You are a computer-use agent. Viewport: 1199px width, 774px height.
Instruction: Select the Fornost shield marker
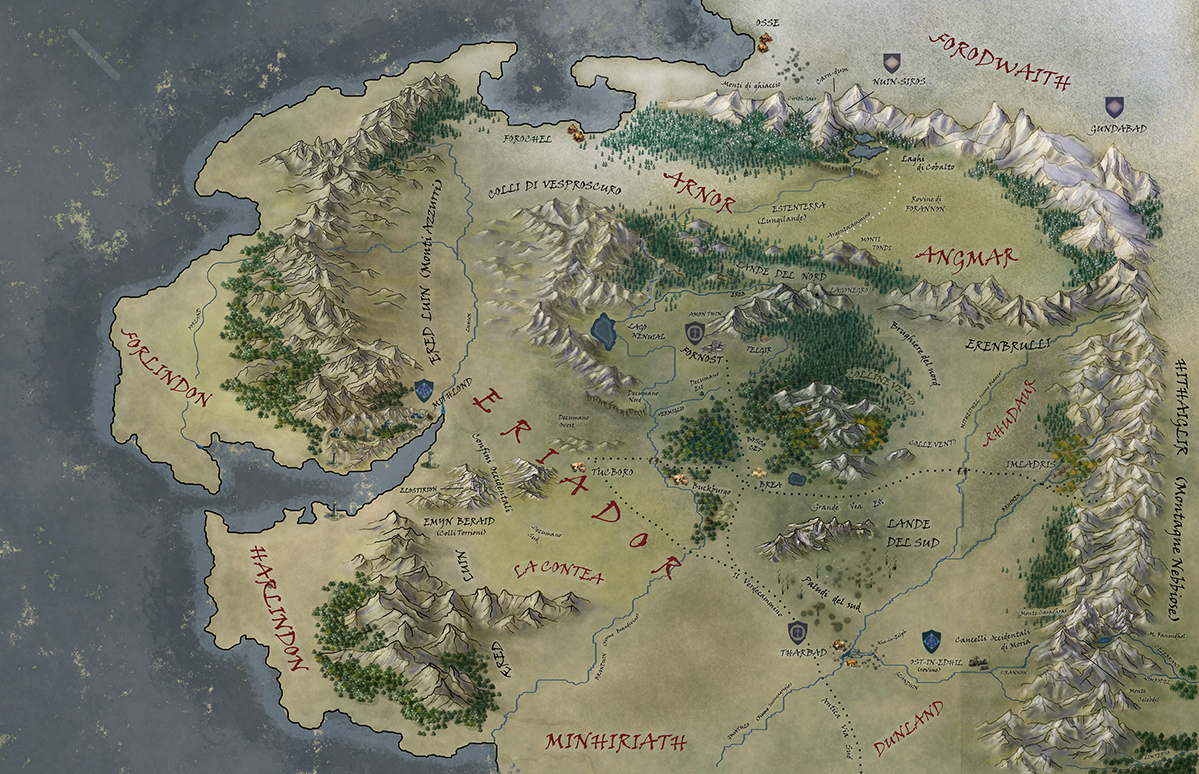pyautogui.click(x=694, y=333)
